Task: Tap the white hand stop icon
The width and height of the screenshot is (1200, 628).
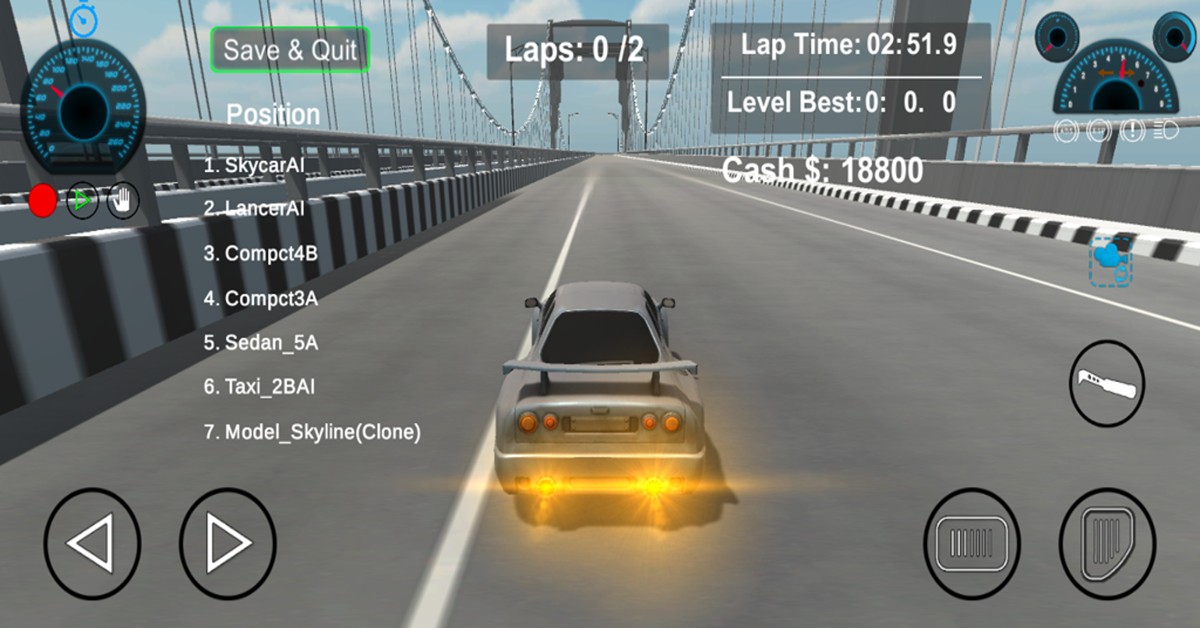Action: tap(123, 200)
